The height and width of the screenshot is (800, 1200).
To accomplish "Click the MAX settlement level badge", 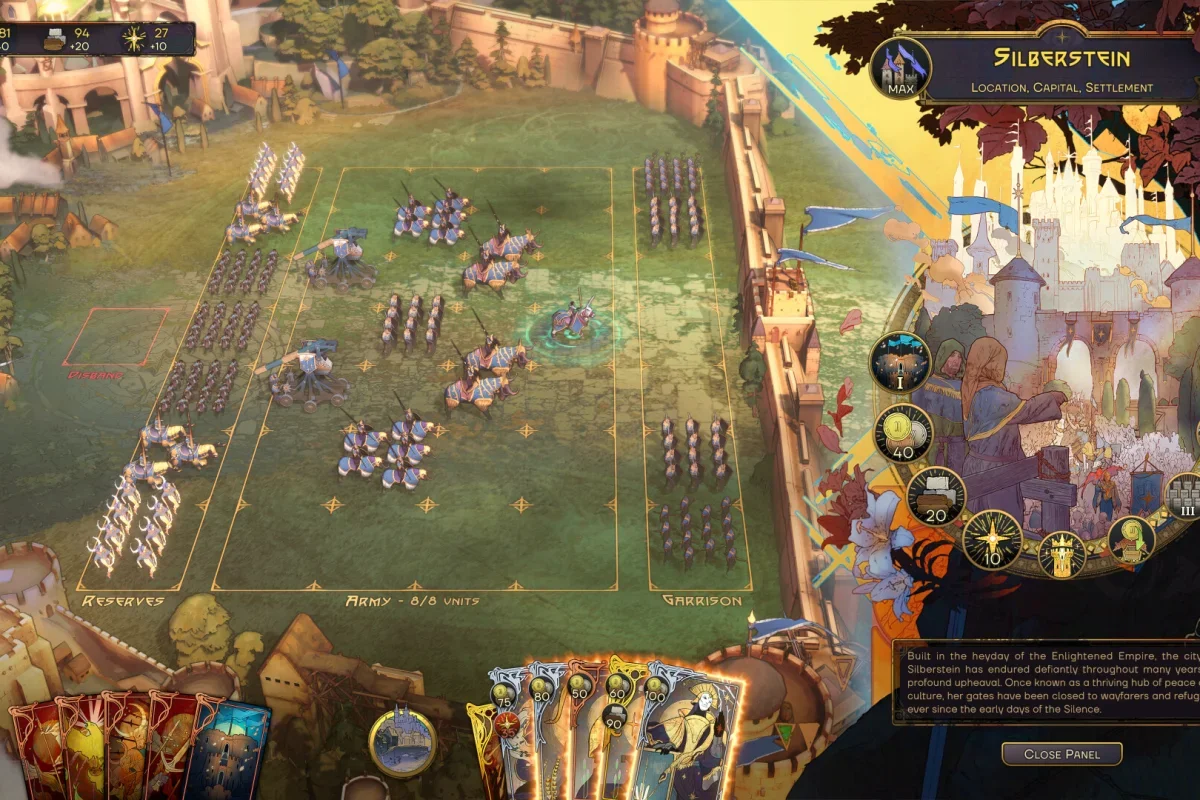I will coord(900,69).
